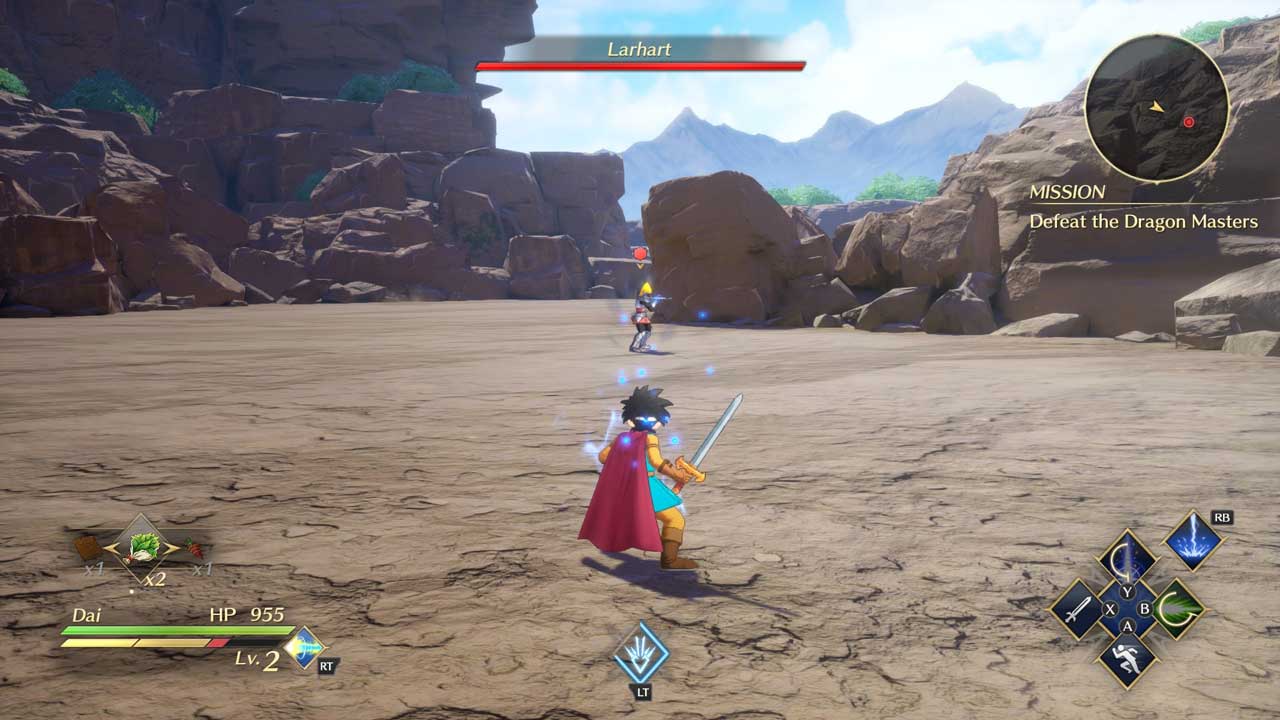
Task: Activate the lightning strike skill icon
Action: 1193,541
